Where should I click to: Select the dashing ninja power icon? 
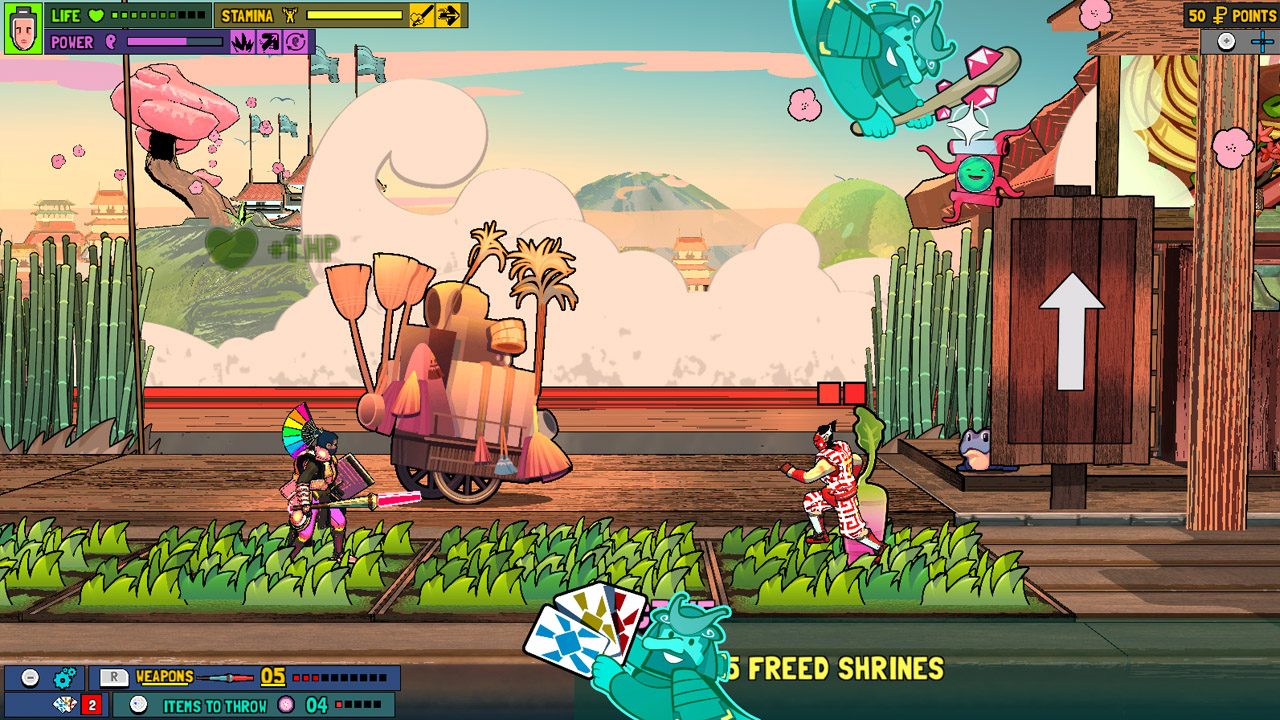[x=269, y=40]
